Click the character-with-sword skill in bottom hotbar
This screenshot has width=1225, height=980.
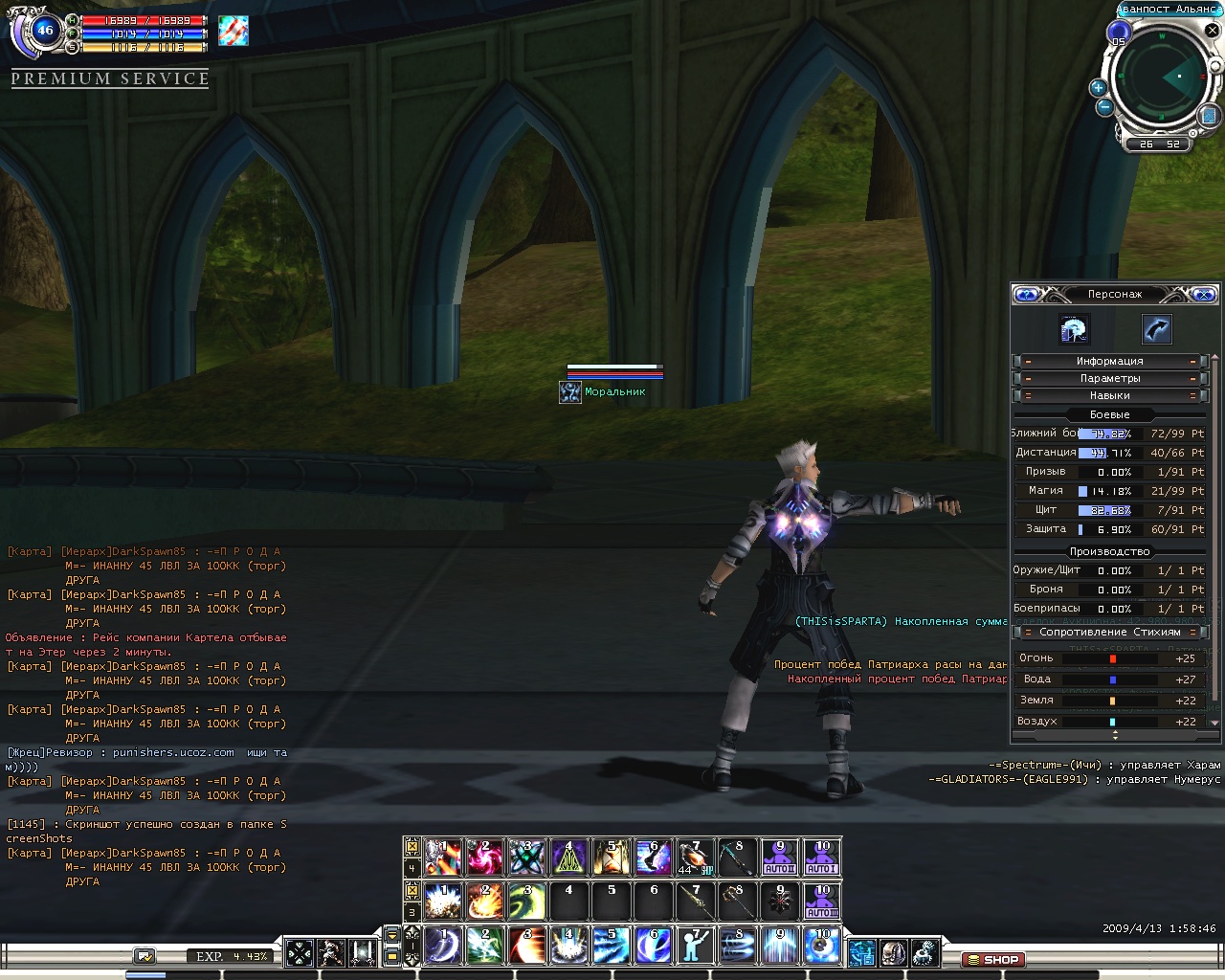click(x=695, y=946)
